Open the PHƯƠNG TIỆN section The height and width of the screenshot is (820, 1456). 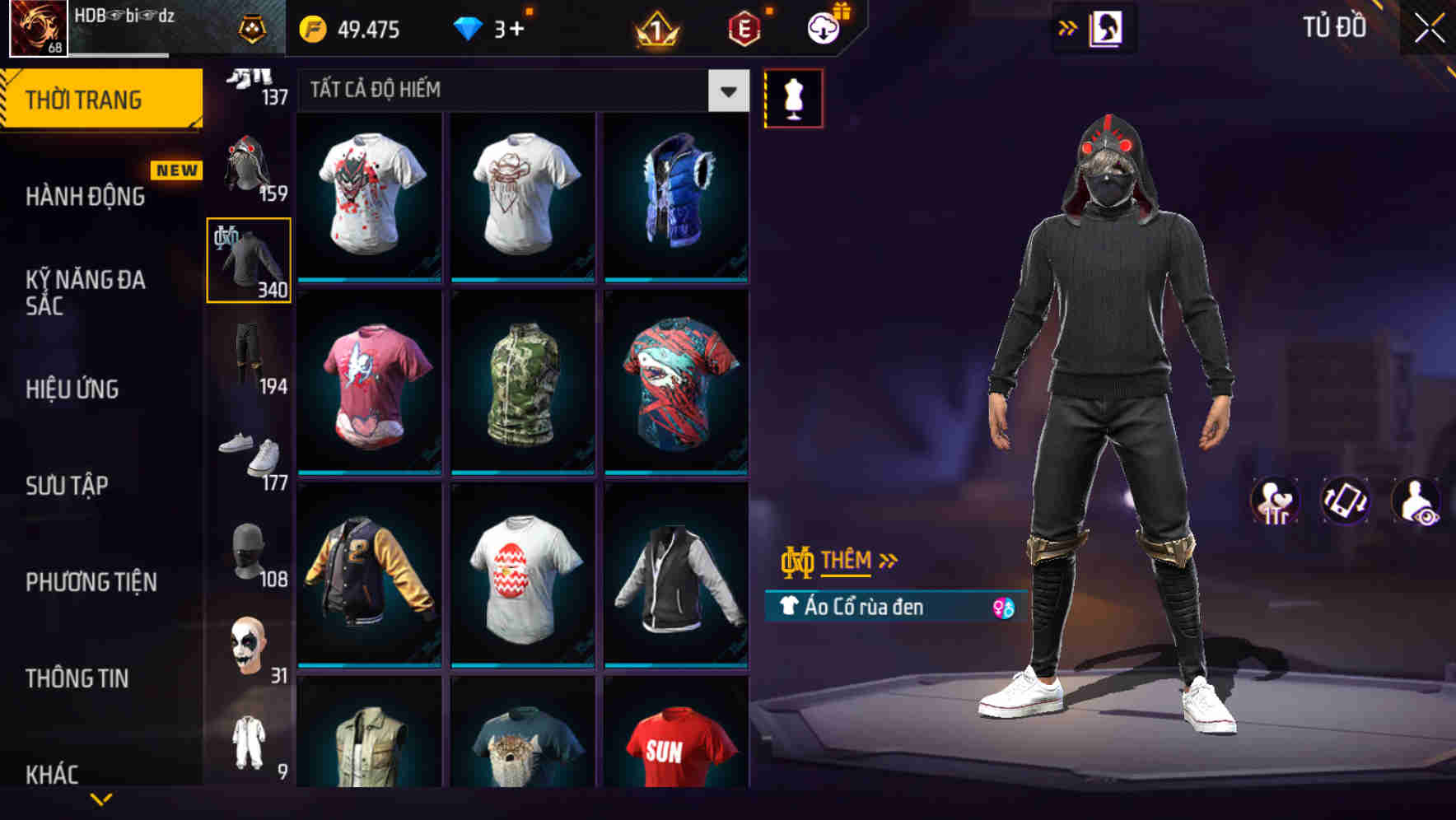[91, 581]
